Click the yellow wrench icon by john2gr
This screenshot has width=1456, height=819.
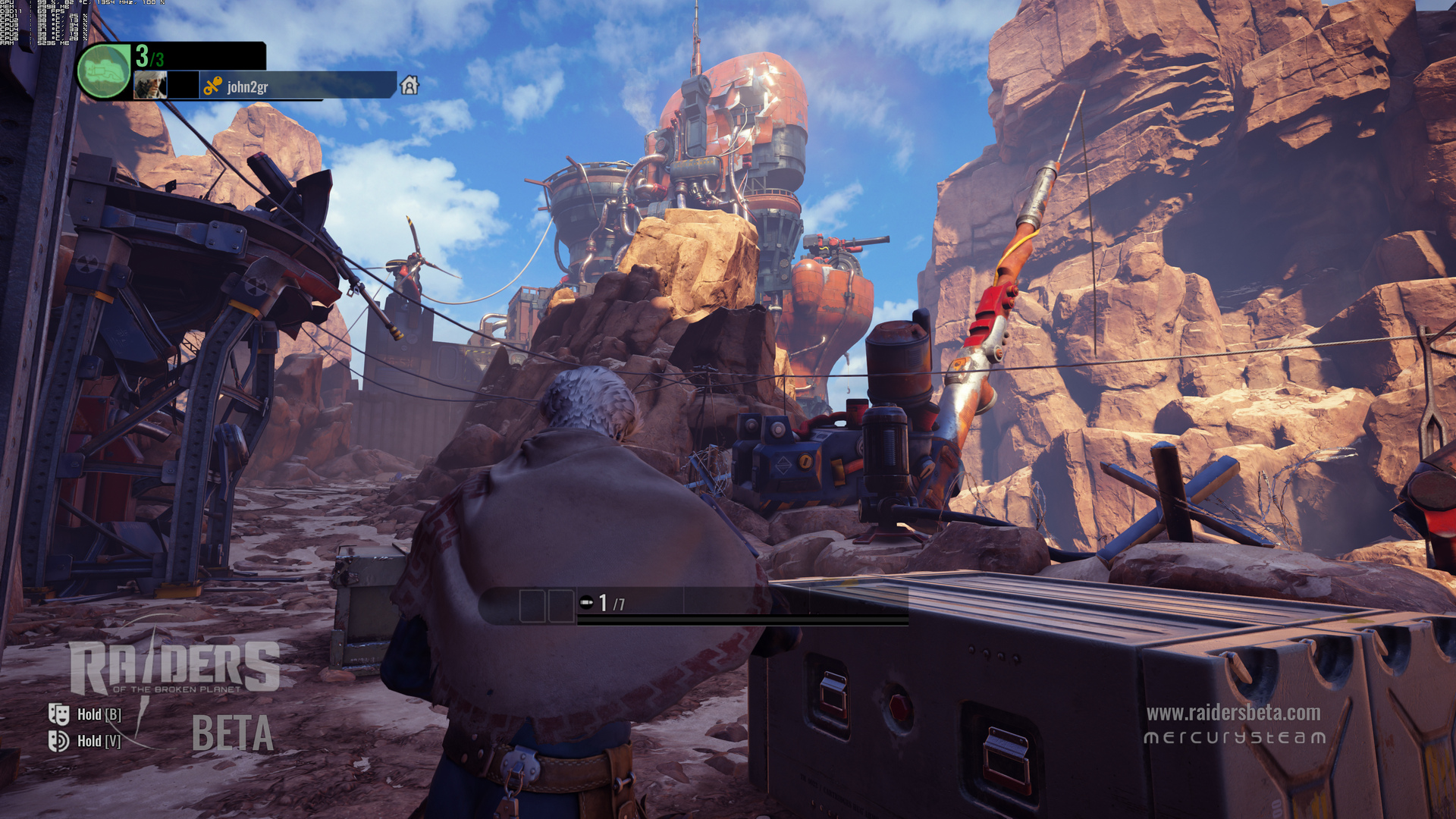pos(213,86)
